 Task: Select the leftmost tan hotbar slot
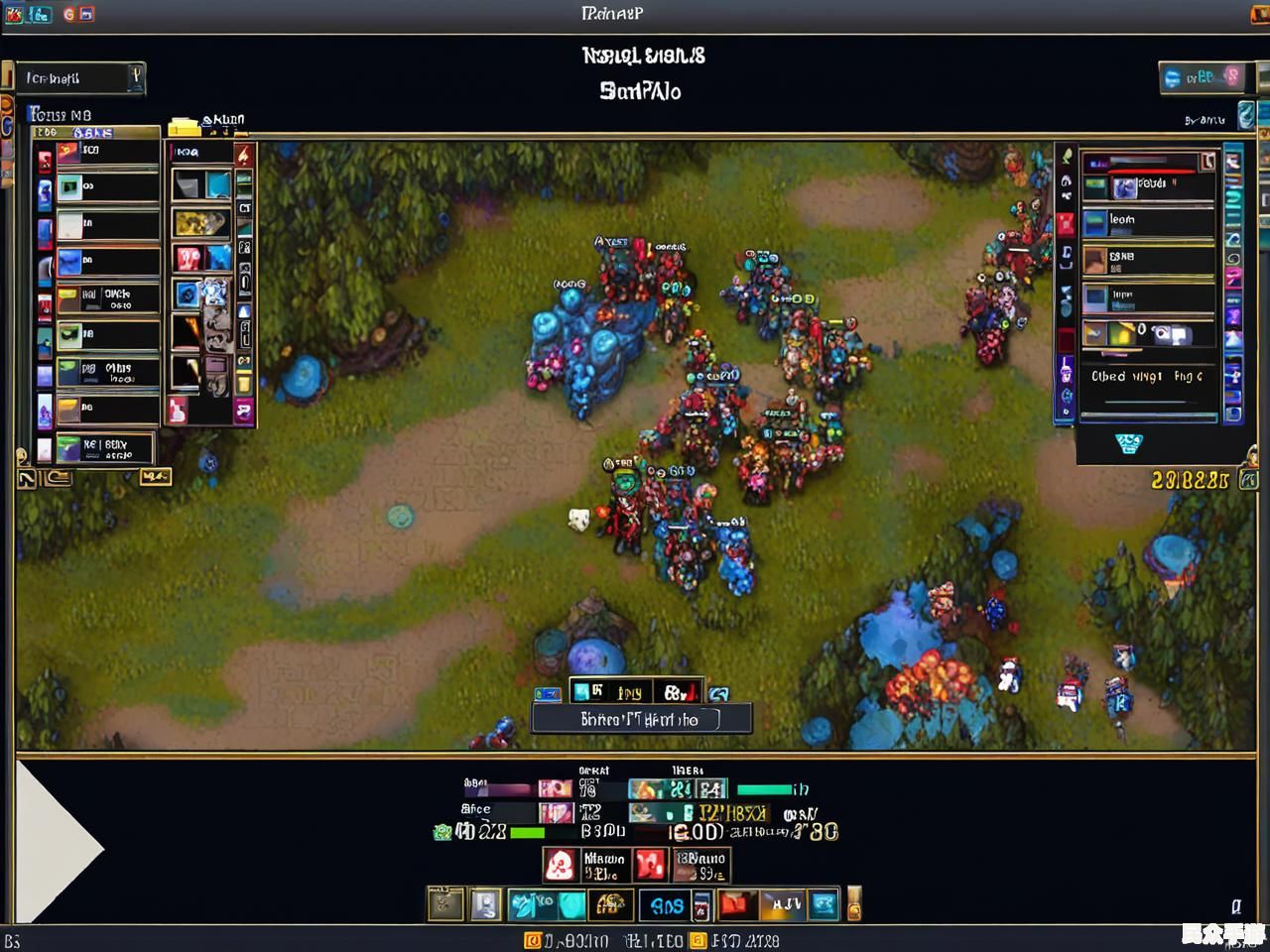point(445,904)
